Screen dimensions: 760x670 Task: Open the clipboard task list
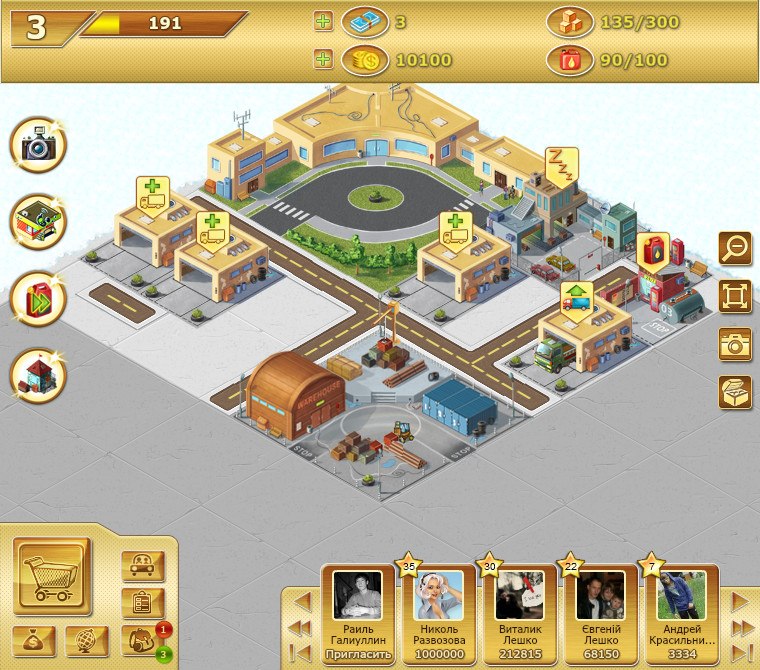142,603
